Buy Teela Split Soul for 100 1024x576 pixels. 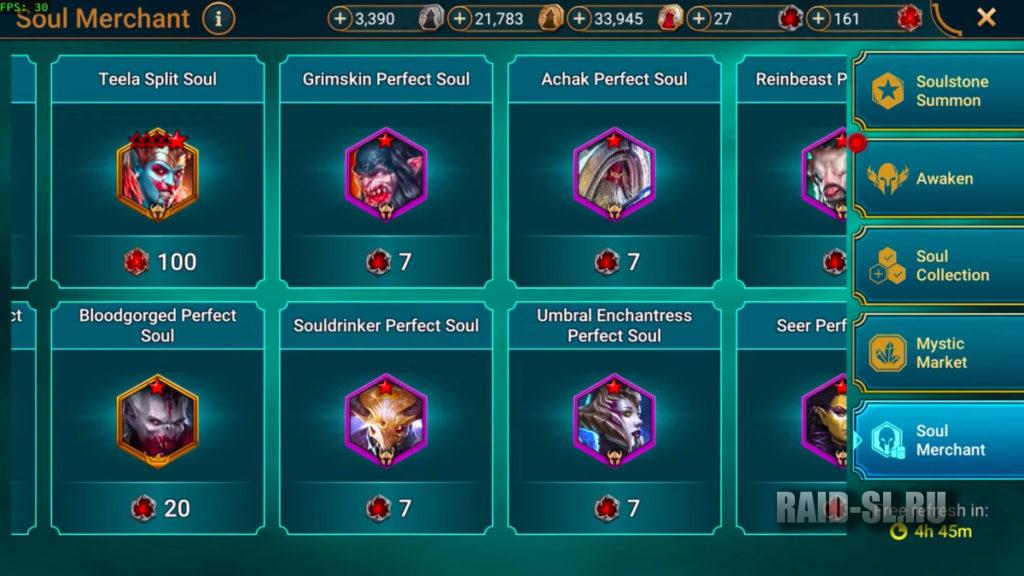point(158,262)
